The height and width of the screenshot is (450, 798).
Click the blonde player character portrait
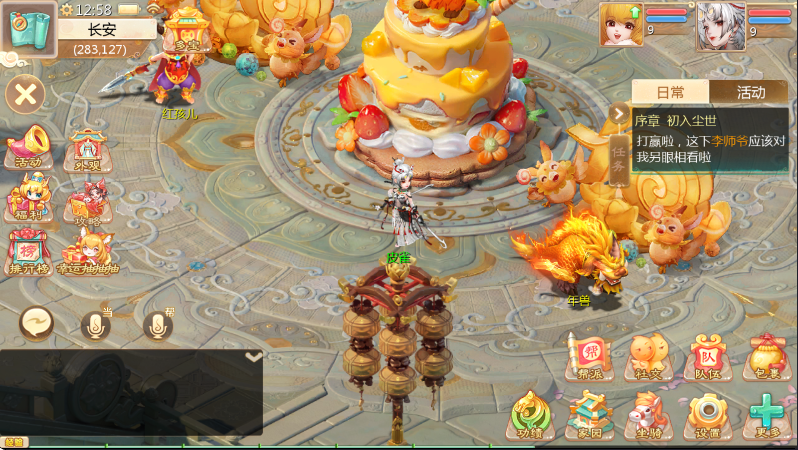621,24
